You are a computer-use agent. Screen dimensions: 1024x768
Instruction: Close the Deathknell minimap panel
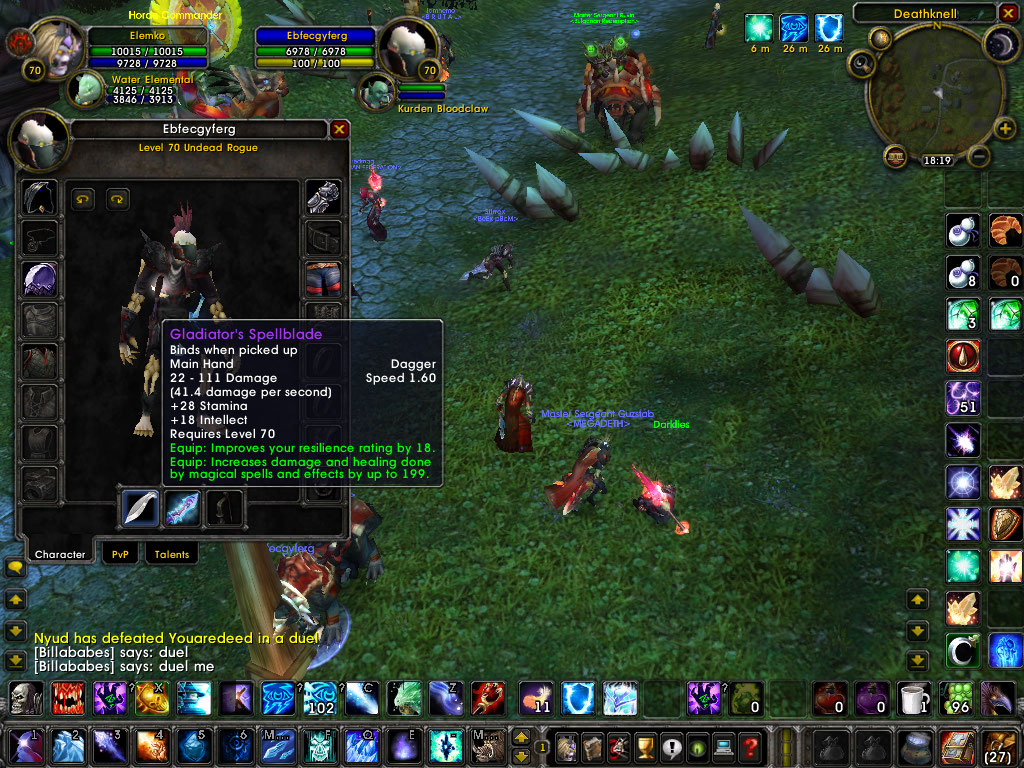coord(1007,13)
